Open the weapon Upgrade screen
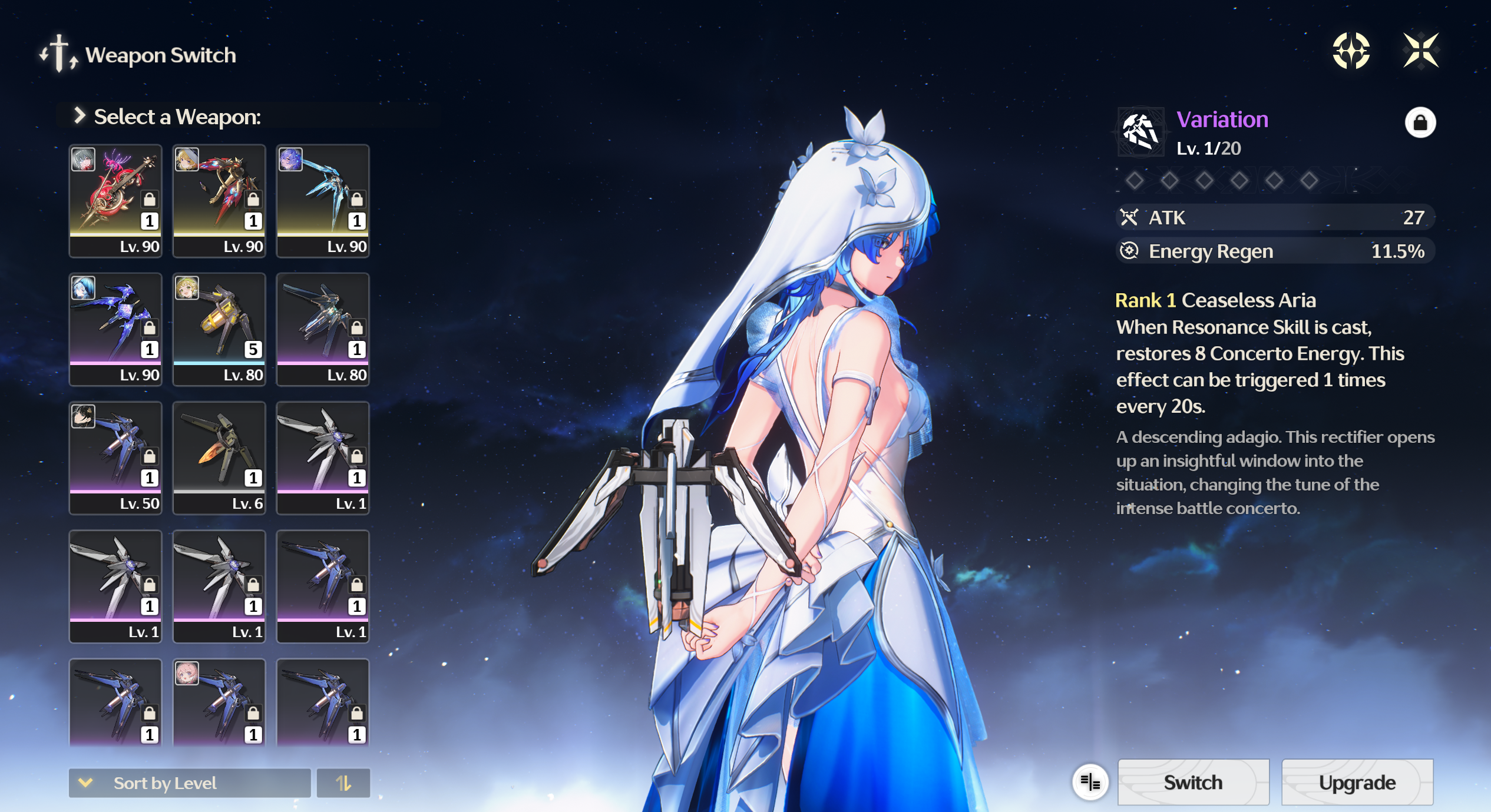Viewport: 1491px width, 812px height. tap(1357, 782)
